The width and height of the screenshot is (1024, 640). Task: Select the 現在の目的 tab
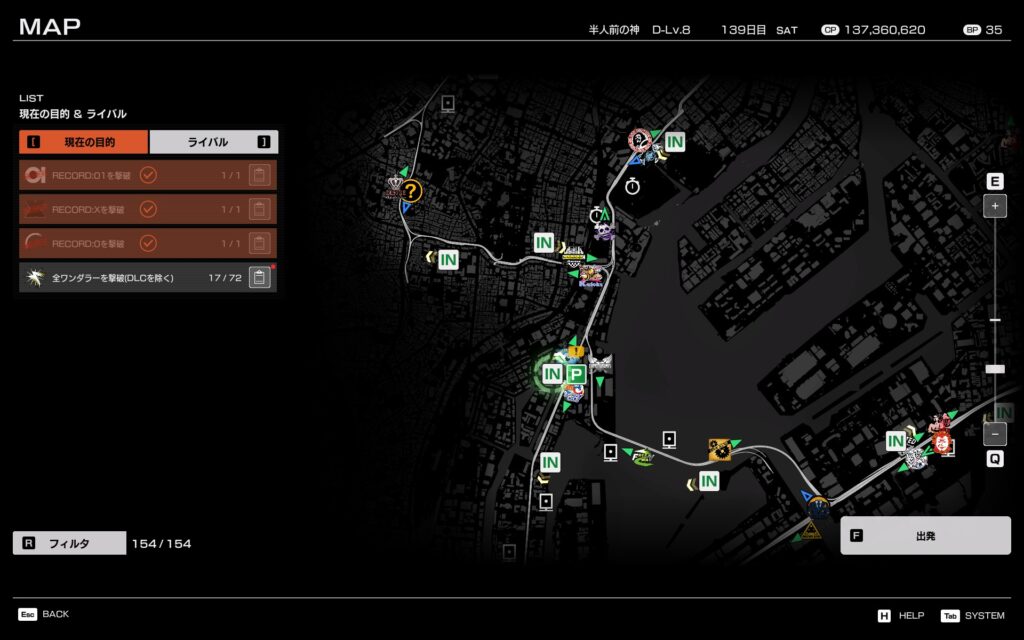(x=84, y=142)
